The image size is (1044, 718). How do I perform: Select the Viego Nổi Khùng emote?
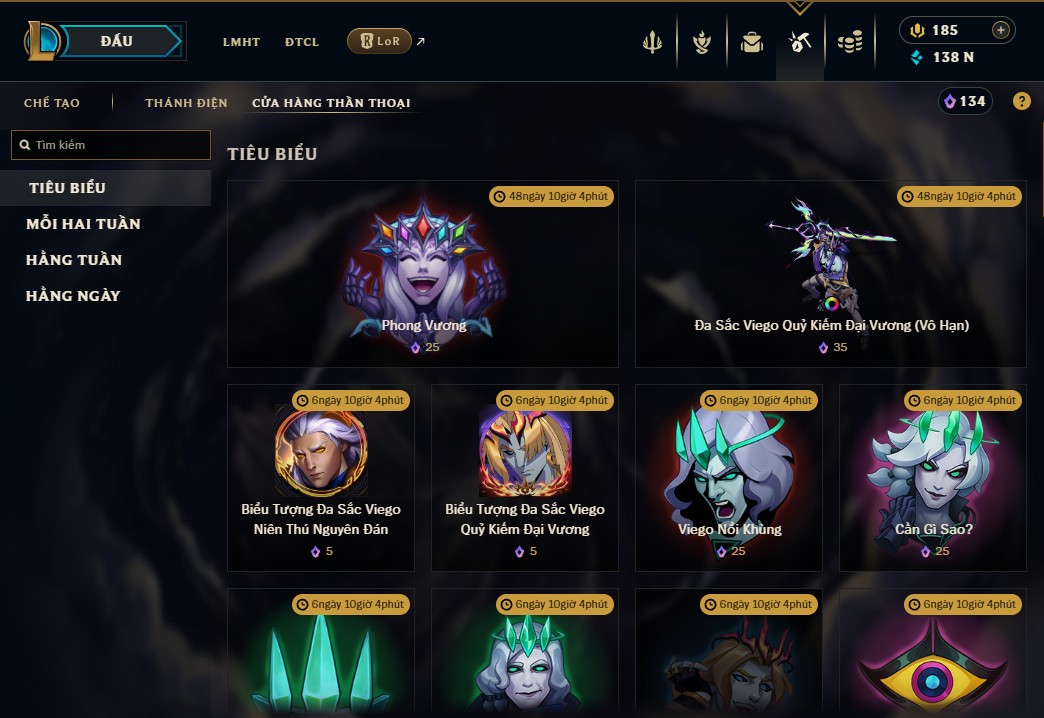point(729,477)
